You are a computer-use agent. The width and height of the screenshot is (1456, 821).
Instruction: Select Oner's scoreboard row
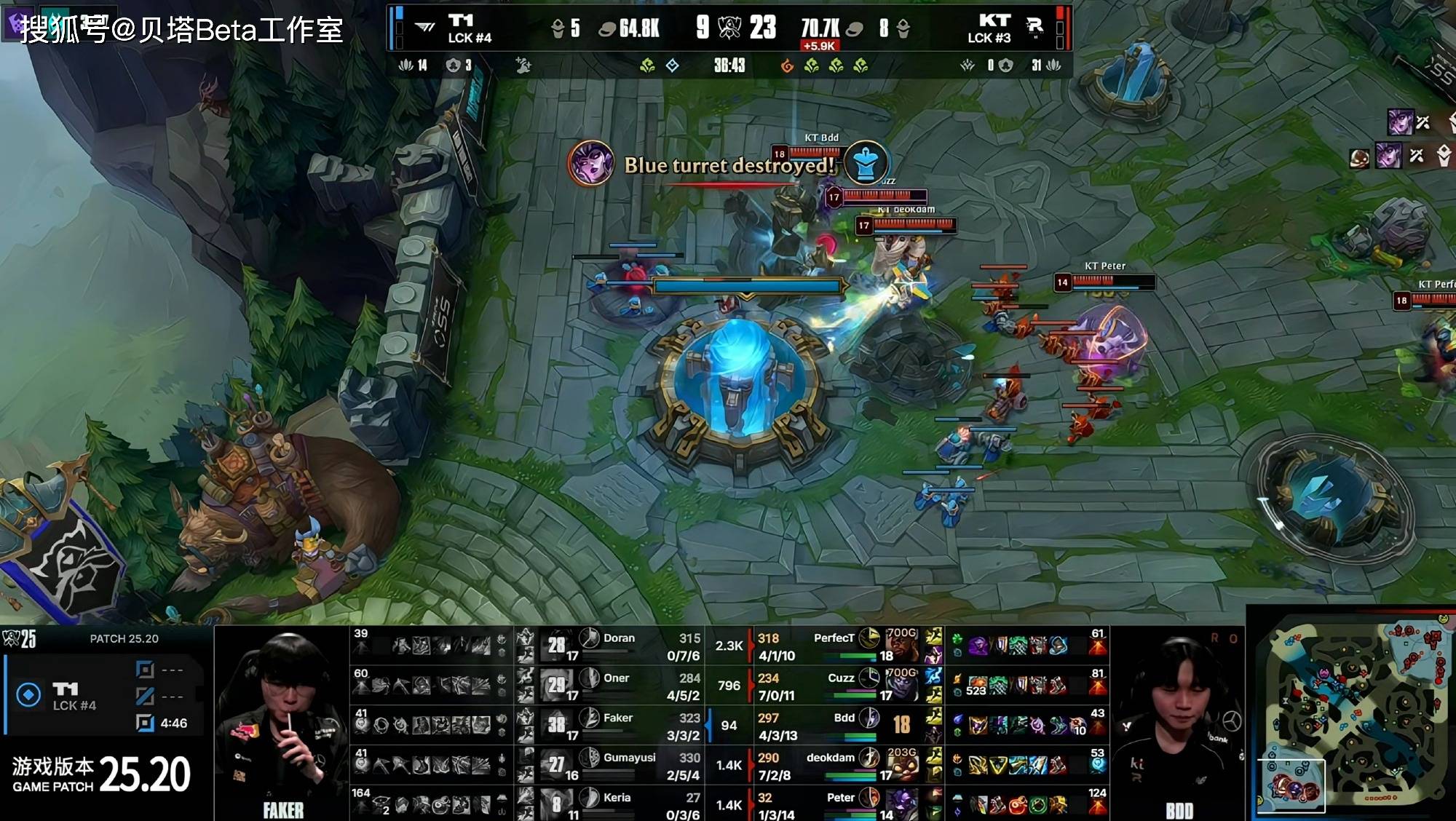pos(619,686)
